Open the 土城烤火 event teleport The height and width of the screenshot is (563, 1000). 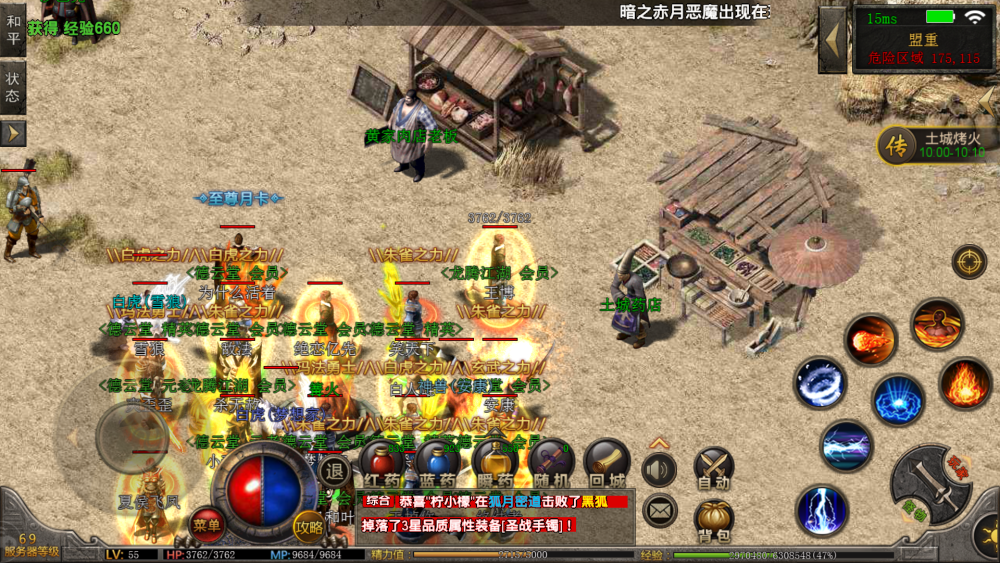932,146
